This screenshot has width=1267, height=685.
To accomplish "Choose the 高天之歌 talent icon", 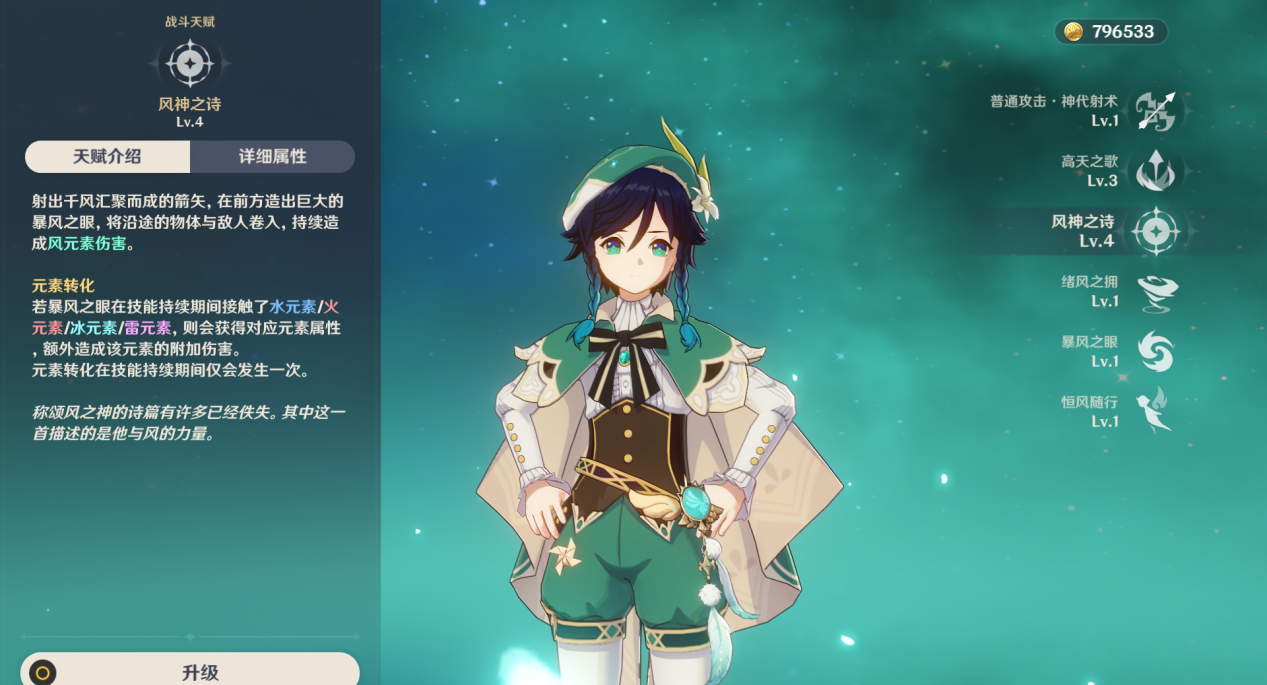I will pyautogui.click(x=1155, y=171).
